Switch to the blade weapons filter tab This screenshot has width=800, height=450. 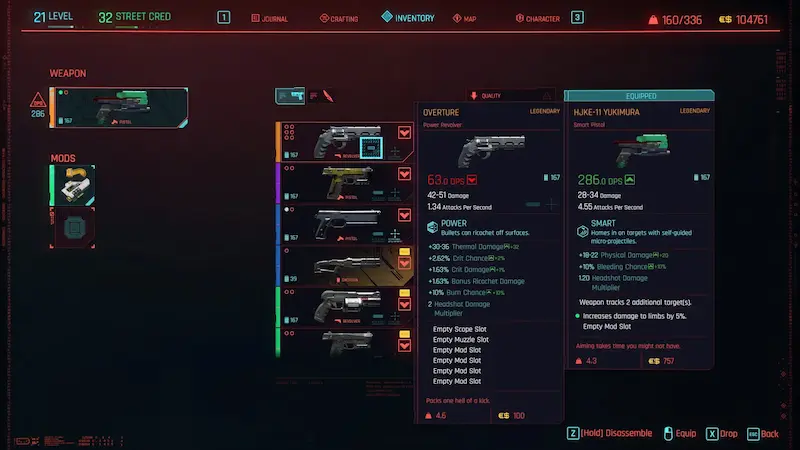click(x=327, y=96)
